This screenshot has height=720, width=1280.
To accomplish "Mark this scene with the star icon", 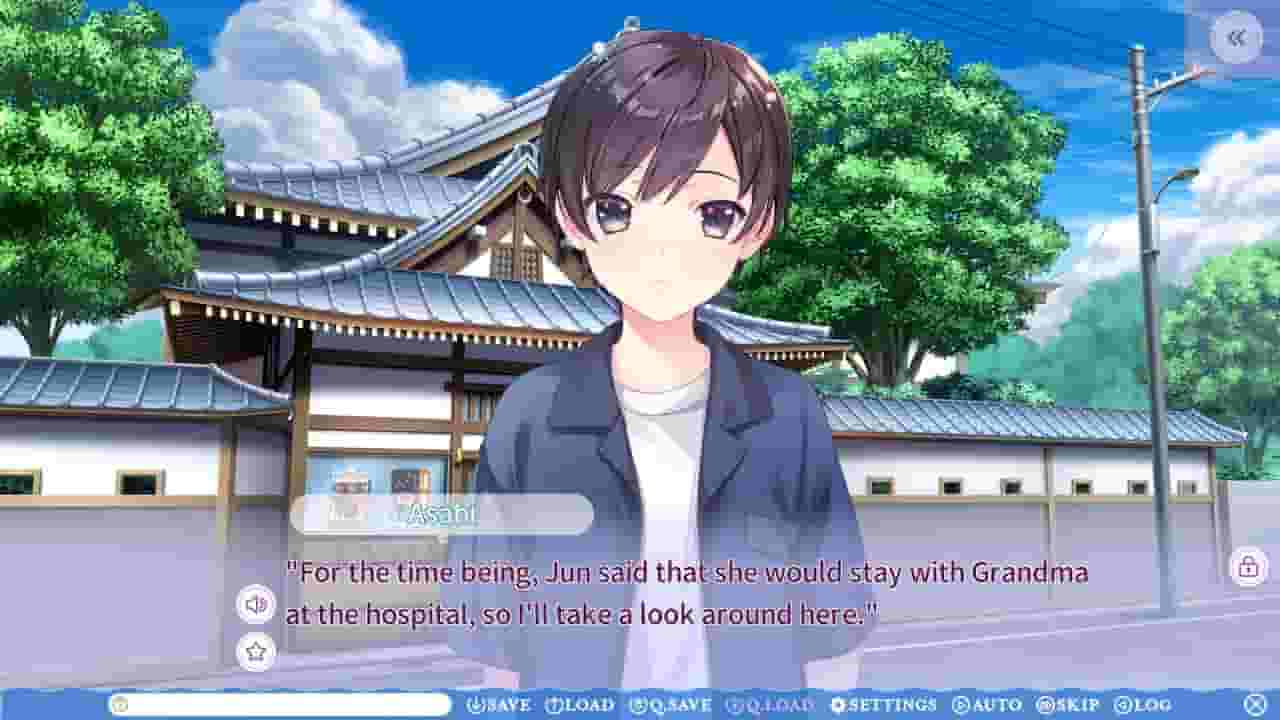I will (257, 651).
